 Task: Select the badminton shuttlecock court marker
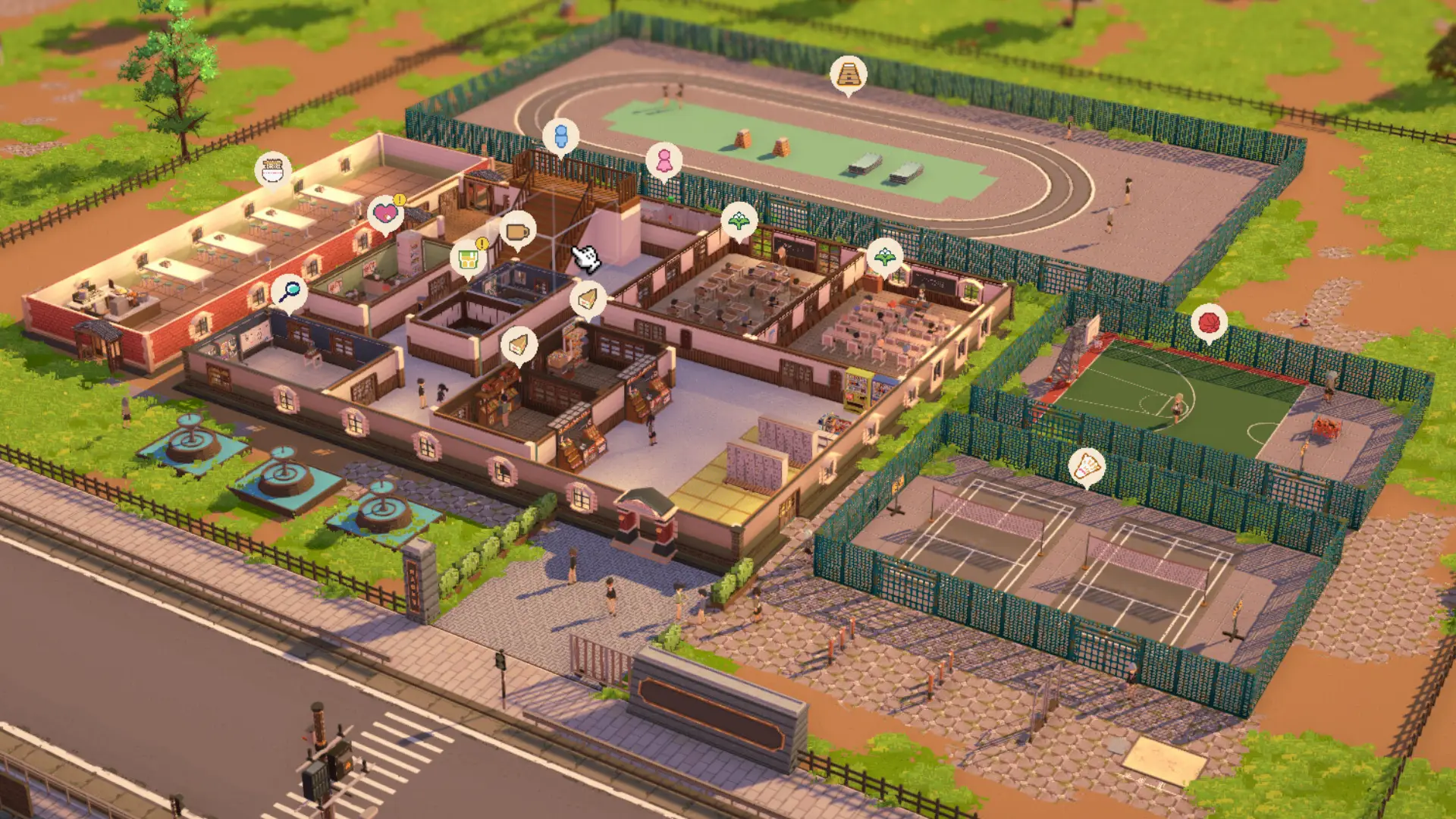1087,466
